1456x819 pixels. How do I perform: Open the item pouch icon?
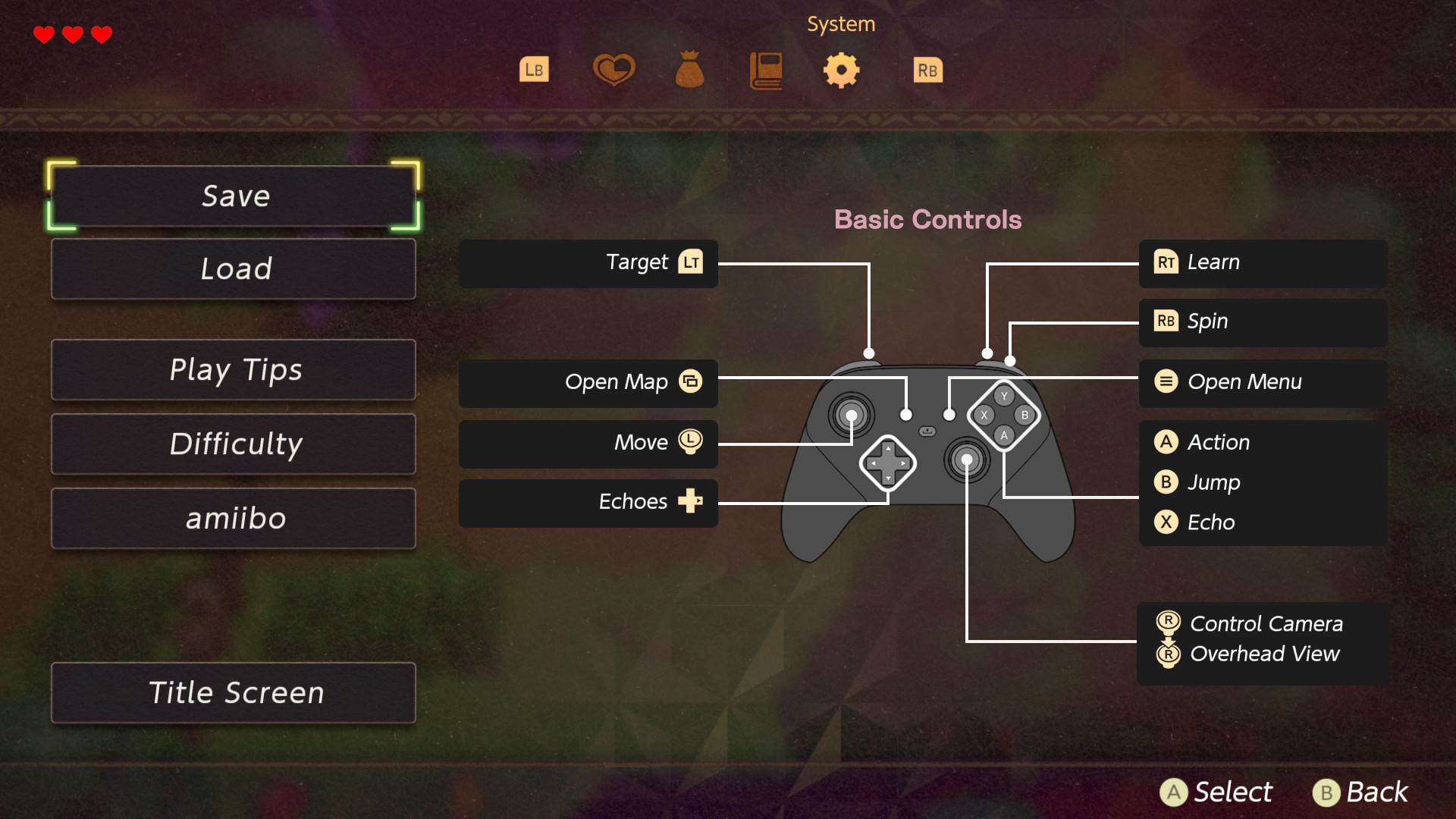[x=689, y=70]
